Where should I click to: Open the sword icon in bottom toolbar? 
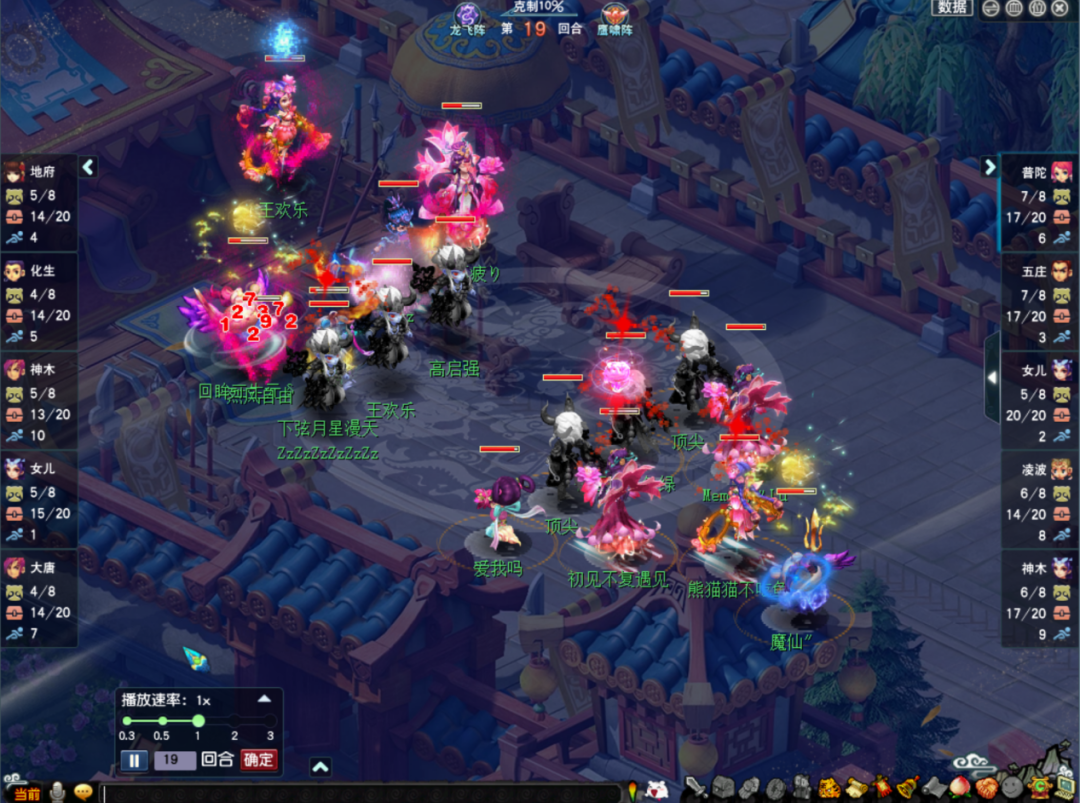click(695, 788)
